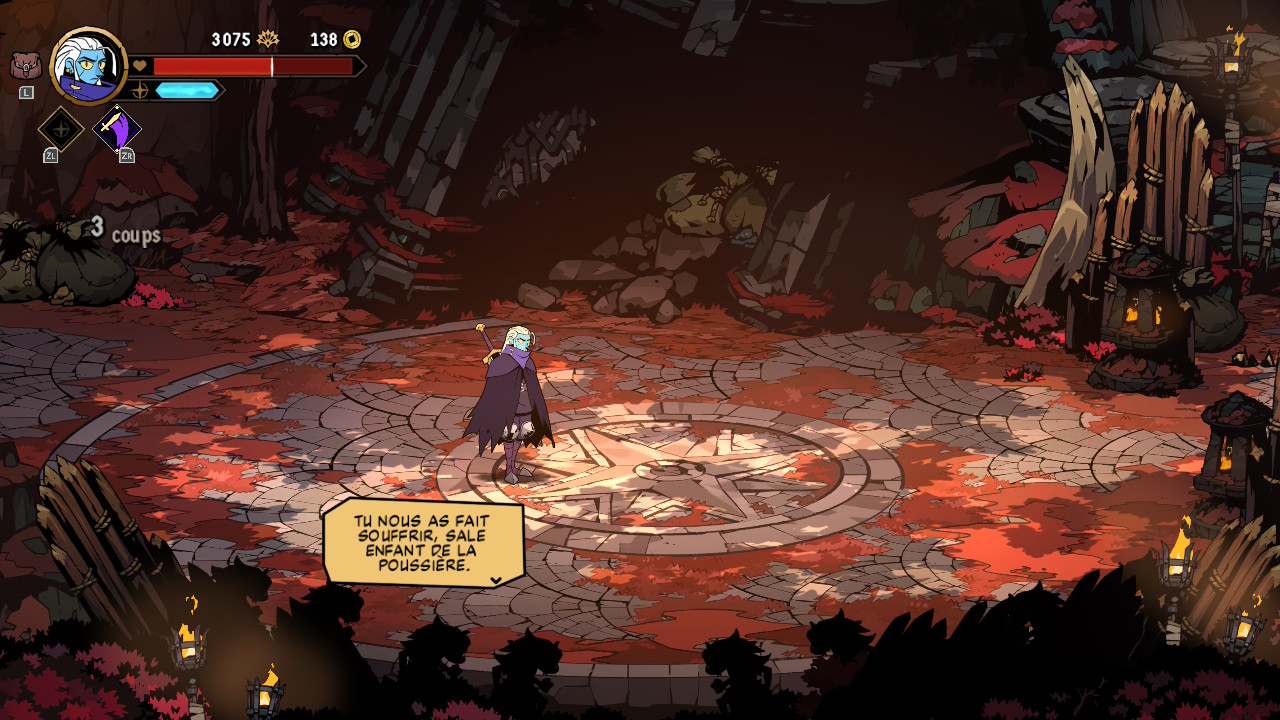
Task: Open the backpack inventory icon
Action: [25, 66]
